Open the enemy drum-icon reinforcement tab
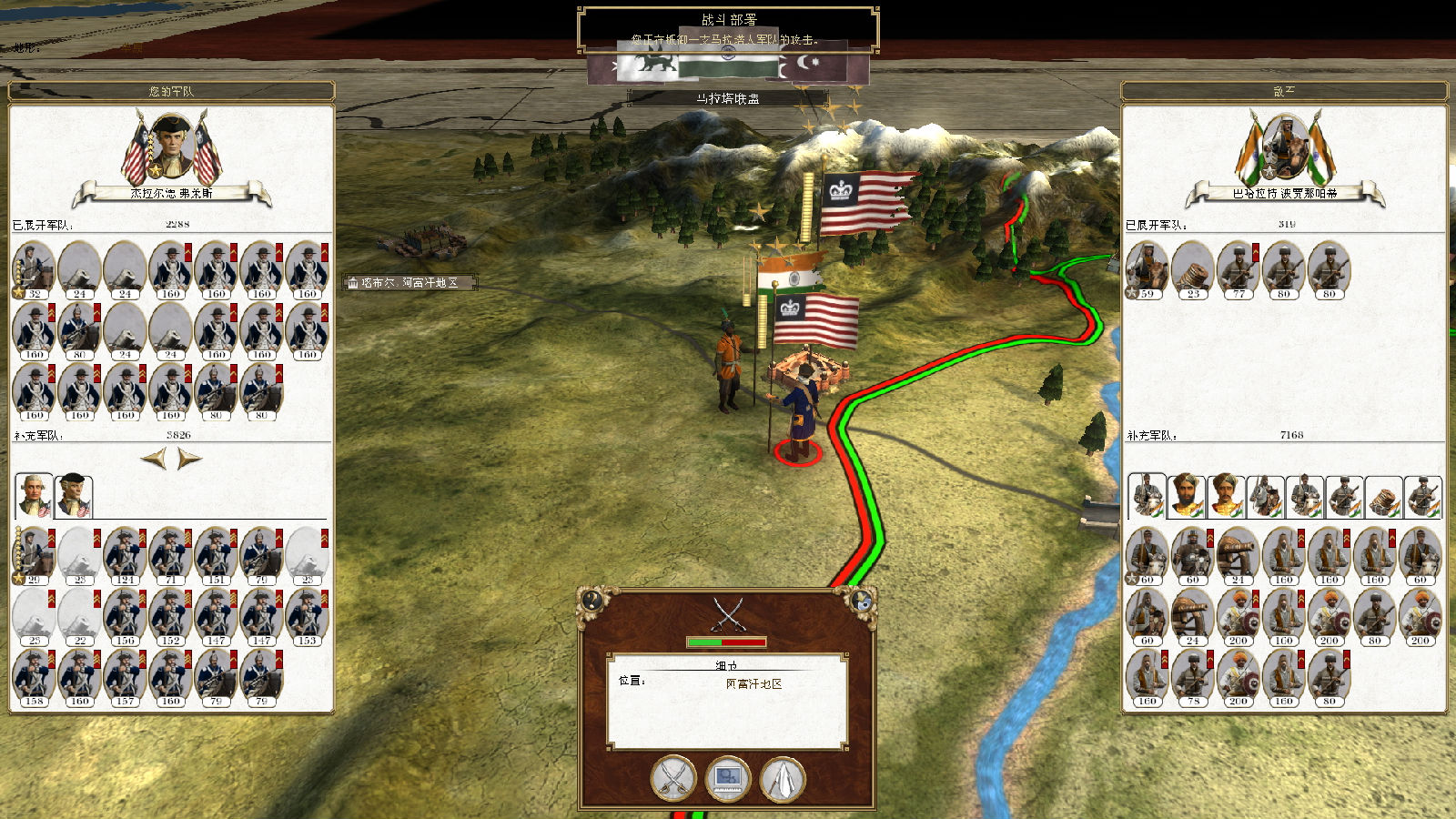 1383,496
